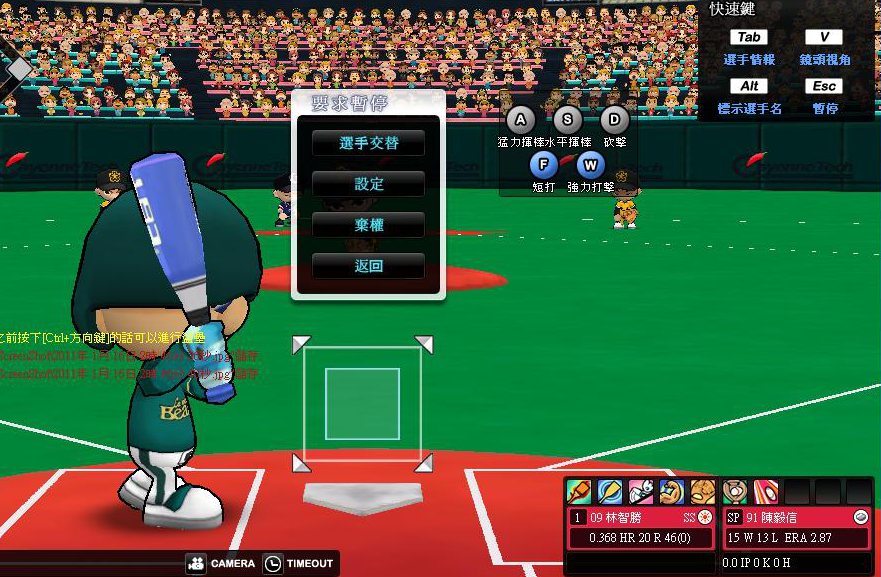Viewport: 881px width, 577px height.
Task: Call a TIMEOUT with the clock button
Action: point(298,563)
